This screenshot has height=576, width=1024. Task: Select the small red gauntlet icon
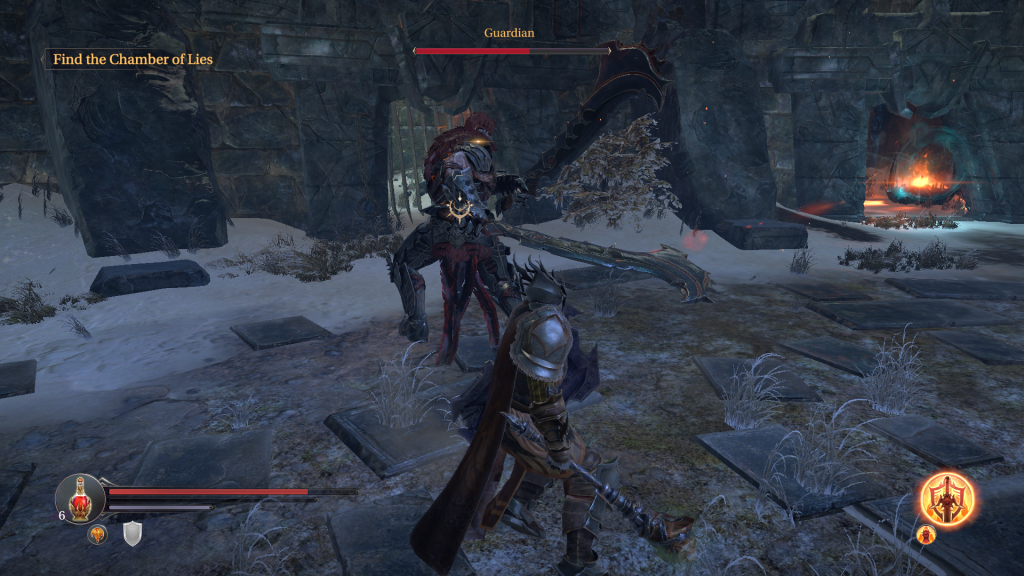[924, 534]
